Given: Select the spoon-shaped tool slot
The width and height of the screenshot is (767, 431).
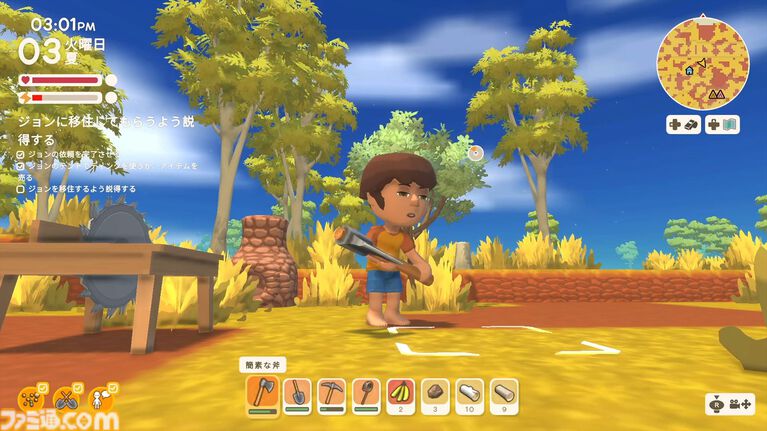Looking at the screenshot, I should click(366, 393).
